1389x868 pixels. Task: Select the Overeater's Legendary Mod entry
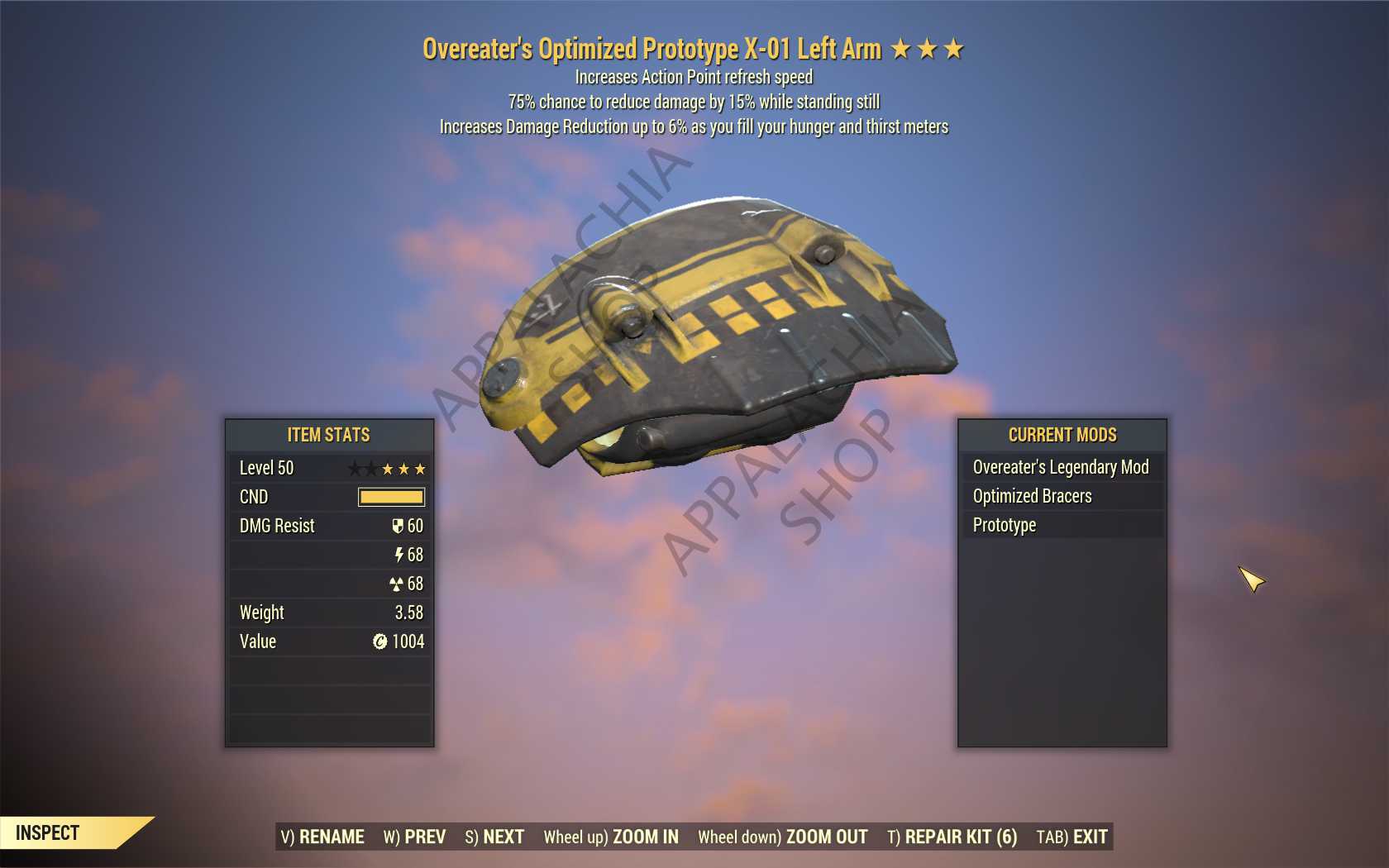tap(1061, 467)
